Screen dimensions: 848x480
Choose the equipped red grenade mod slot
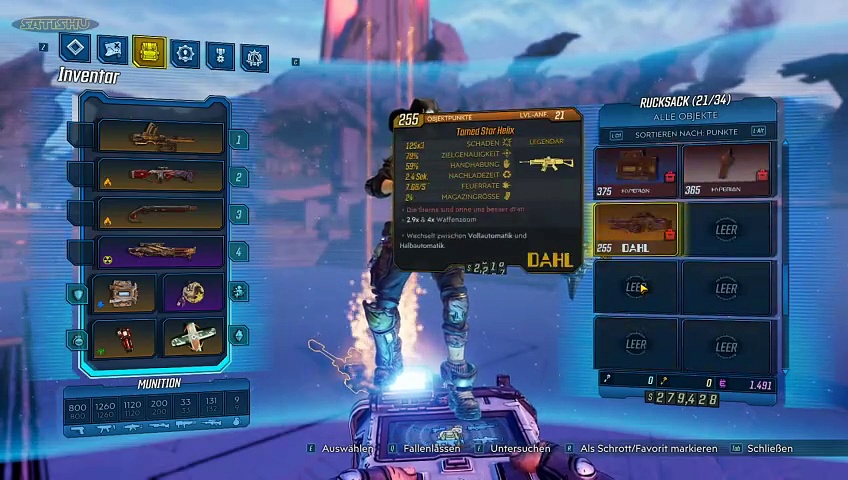coord(125,337)
